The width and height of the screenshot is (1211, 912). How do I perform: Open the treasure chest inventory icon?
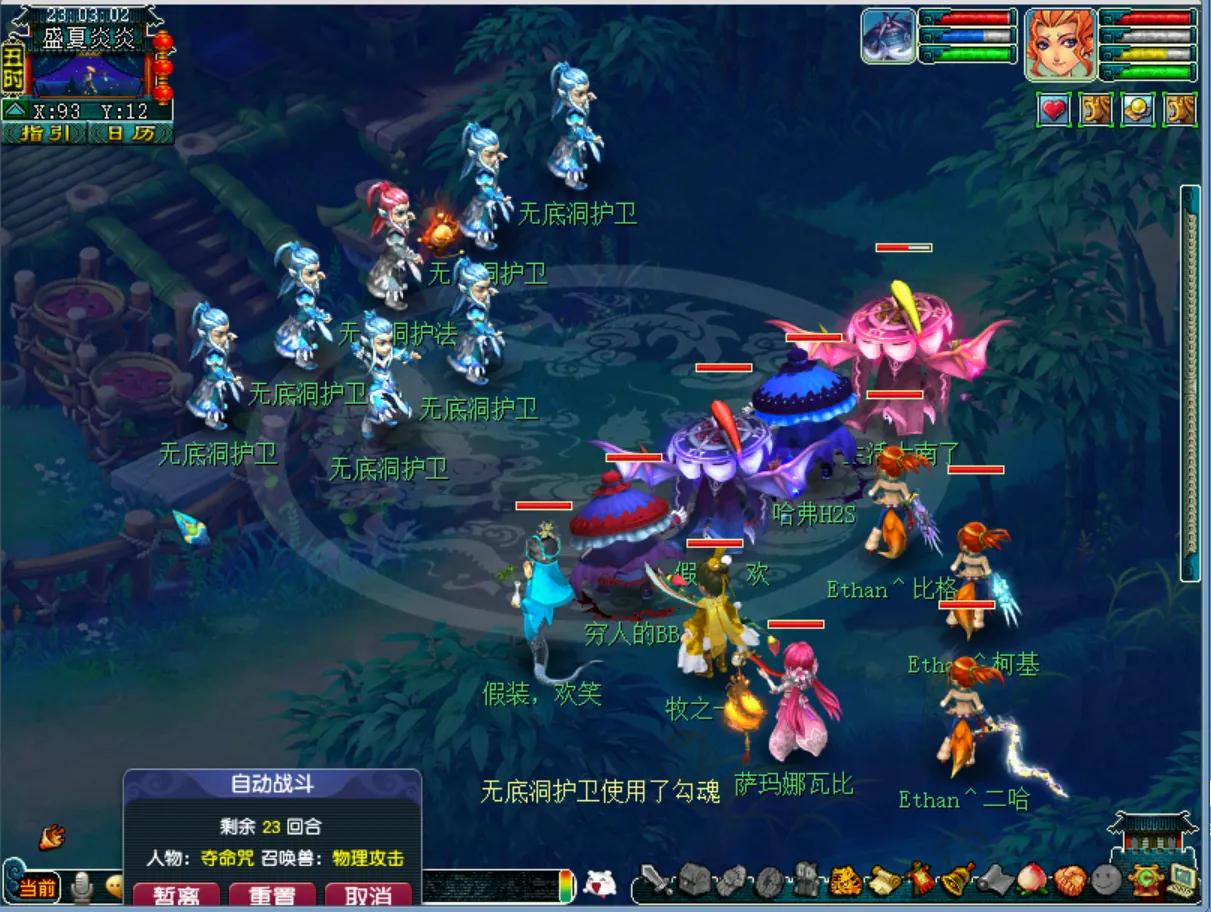[x=694, y=880]
